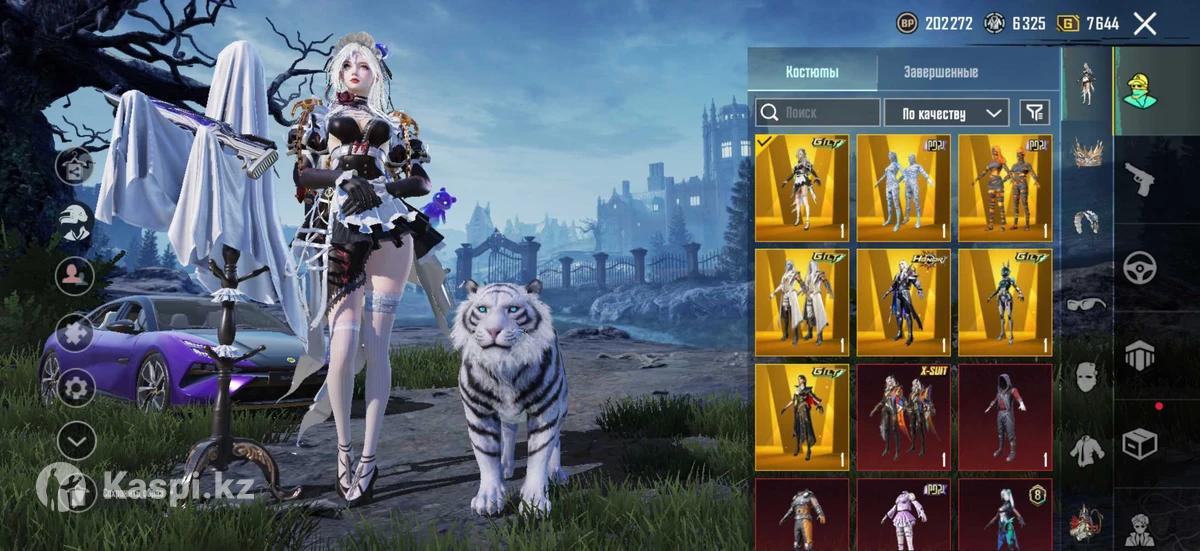Screen dimensions: 1200x551
Task: Switch to the pistol weapons section
Action: pos(1139,180)
